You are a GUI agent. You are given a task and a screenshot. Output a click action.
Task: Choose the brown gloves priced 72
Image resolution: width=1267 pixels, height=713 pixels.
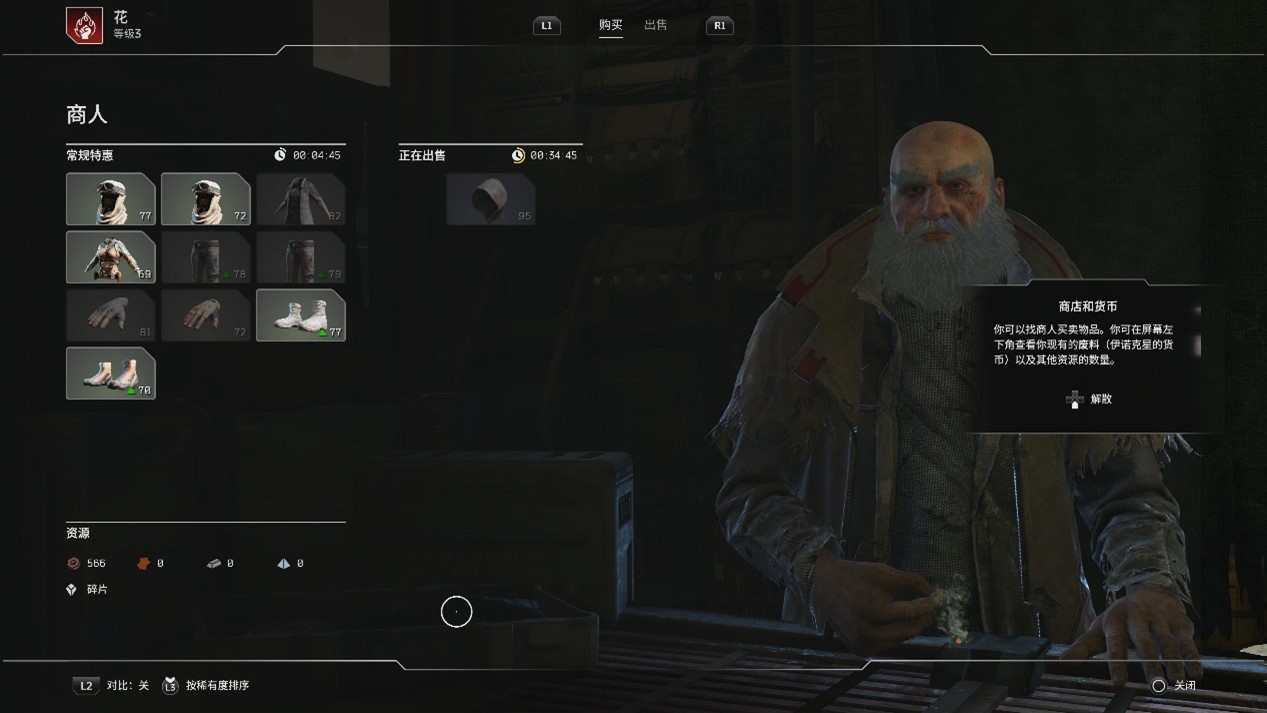205,315
